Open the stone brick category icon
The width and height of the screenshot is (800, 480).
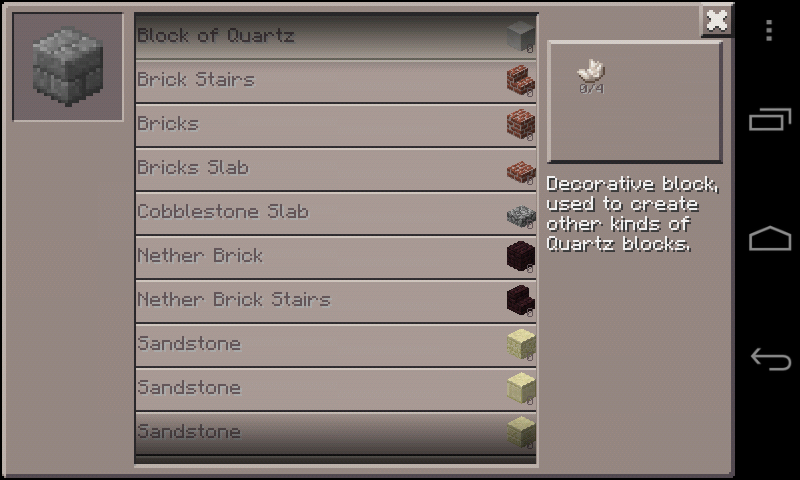(67, 67)
